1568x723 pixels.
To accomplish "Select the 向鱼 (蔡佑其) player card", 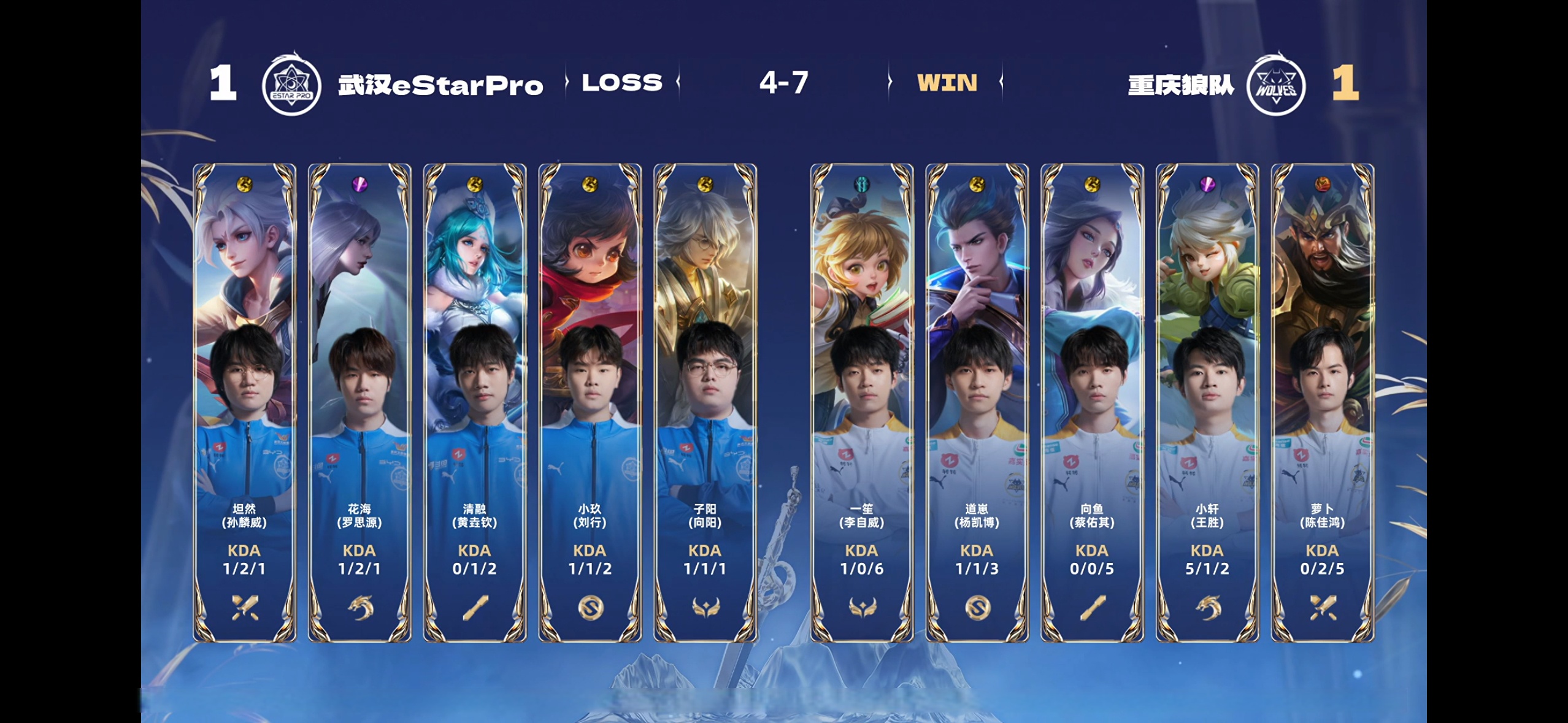I will tap(1092, 402).
